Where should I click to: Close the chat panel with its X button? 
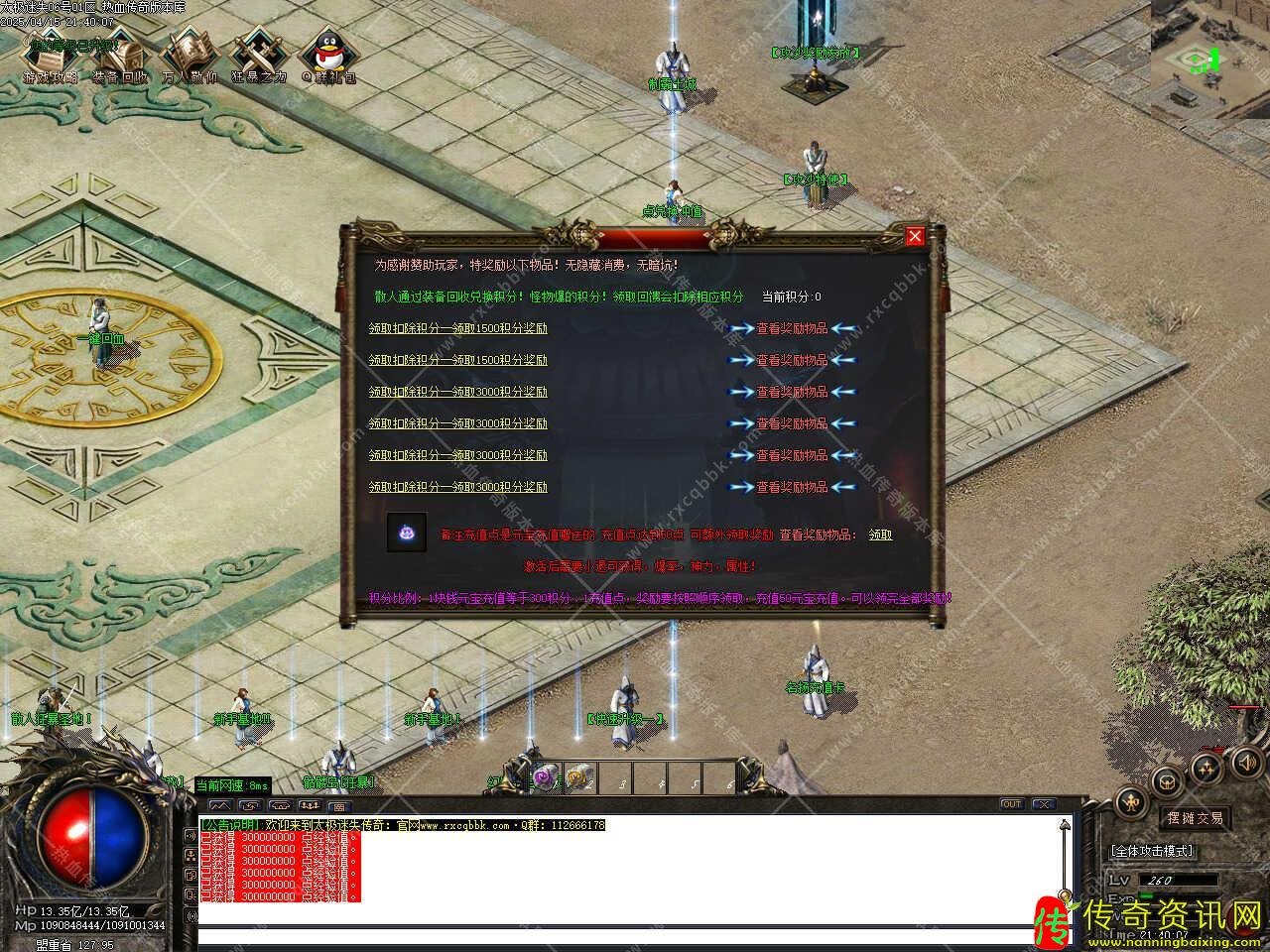pyautogui.click(x=1042, y=804)
